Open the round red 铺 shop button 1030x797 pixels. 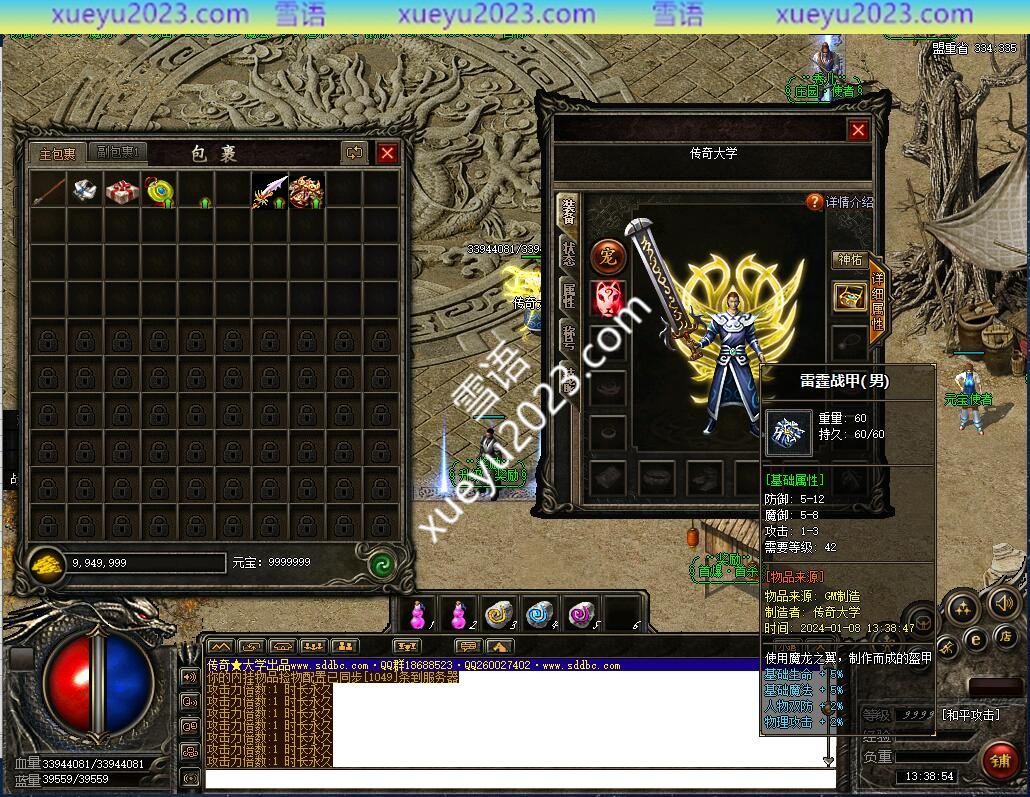(999, 762)
